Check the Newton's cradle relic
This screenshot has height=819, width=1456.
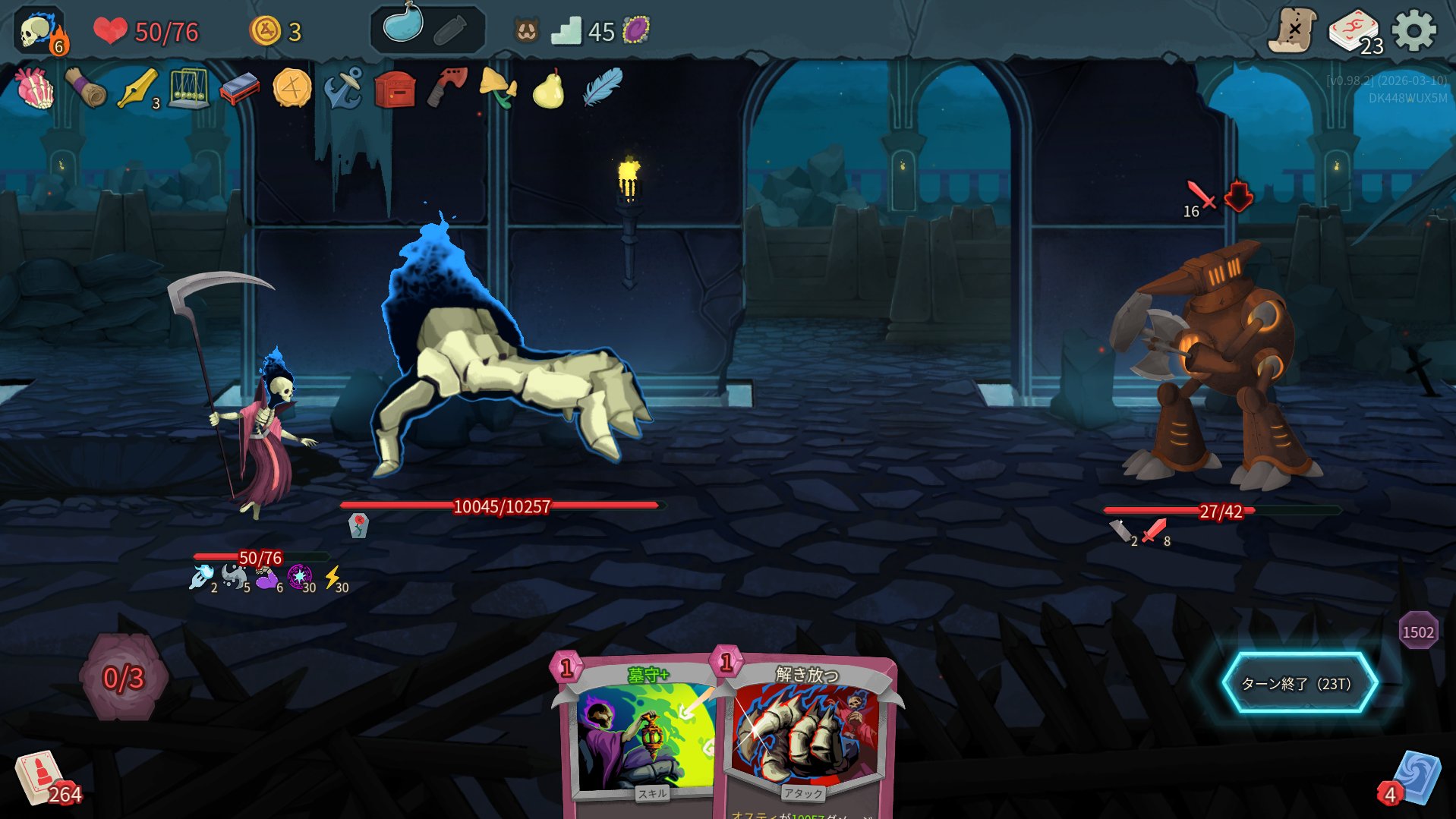click(188, 90)
